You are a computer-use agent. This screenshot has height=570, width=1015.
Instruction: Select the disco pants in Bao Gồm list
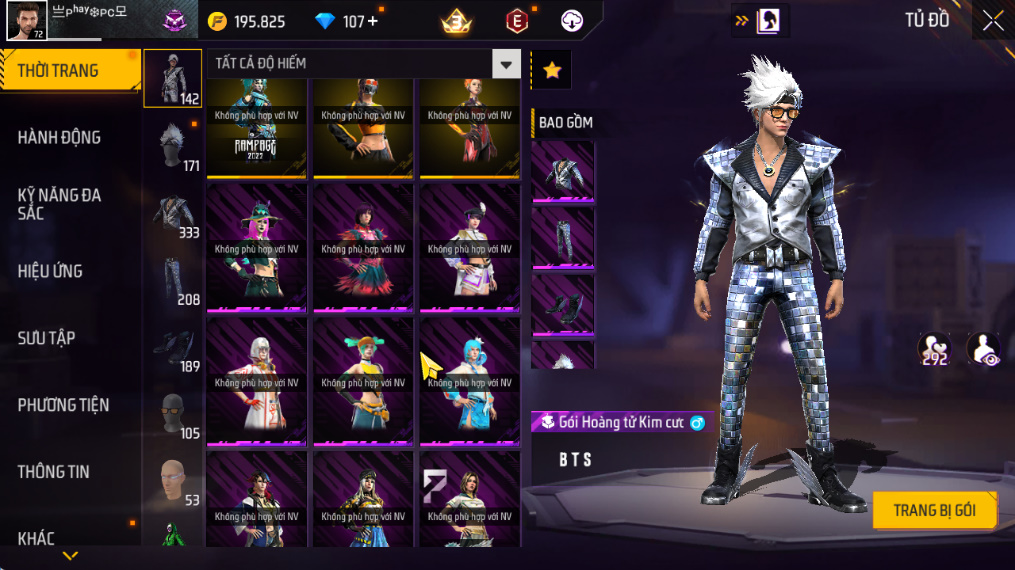click(563, 238)
